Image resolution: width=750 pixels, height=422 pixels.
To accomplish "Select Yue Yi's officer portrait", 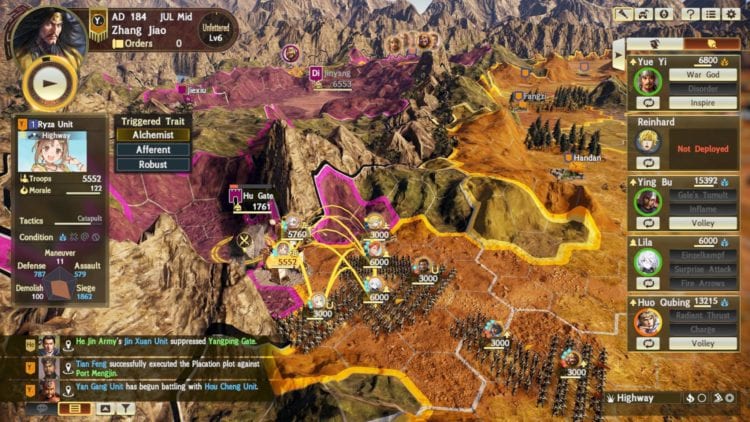I will (648, 80).
